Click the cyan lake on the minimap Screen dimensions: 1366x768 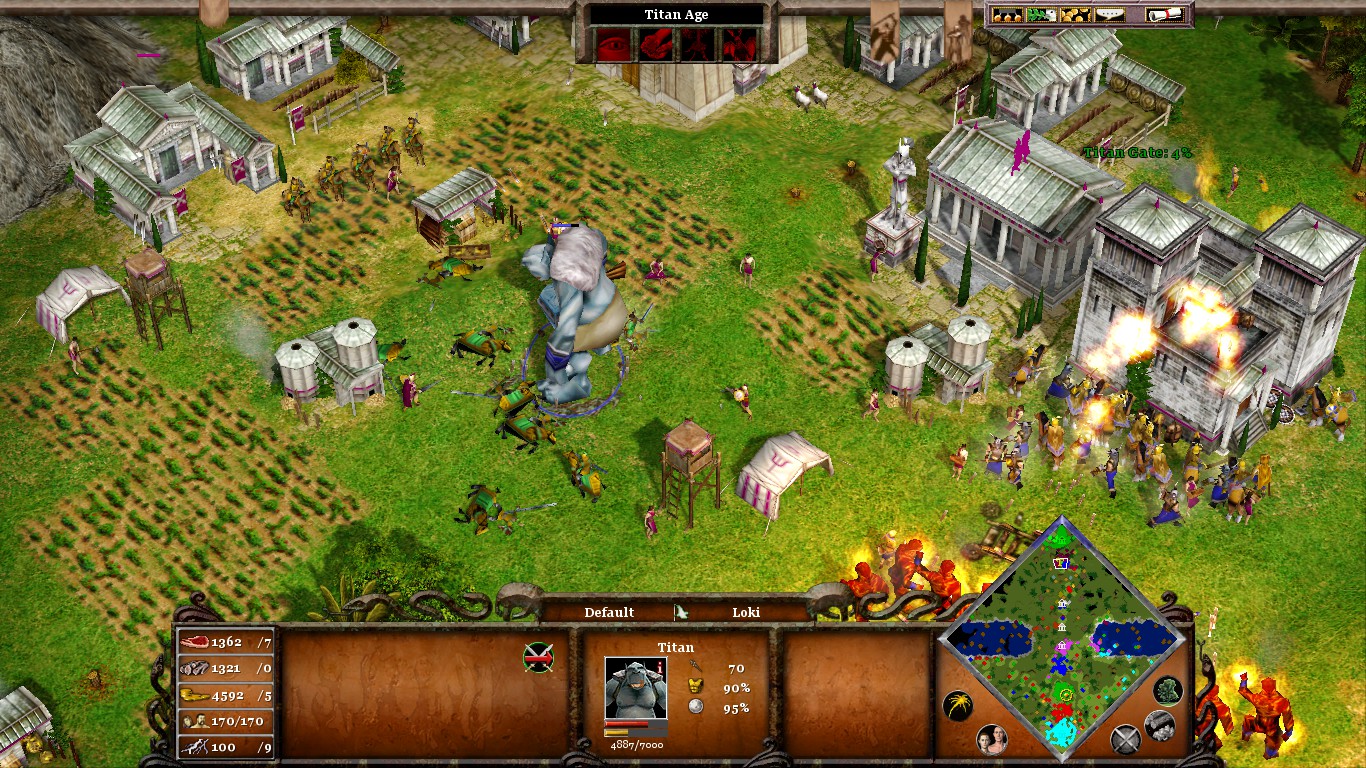tap(1062, 733)
